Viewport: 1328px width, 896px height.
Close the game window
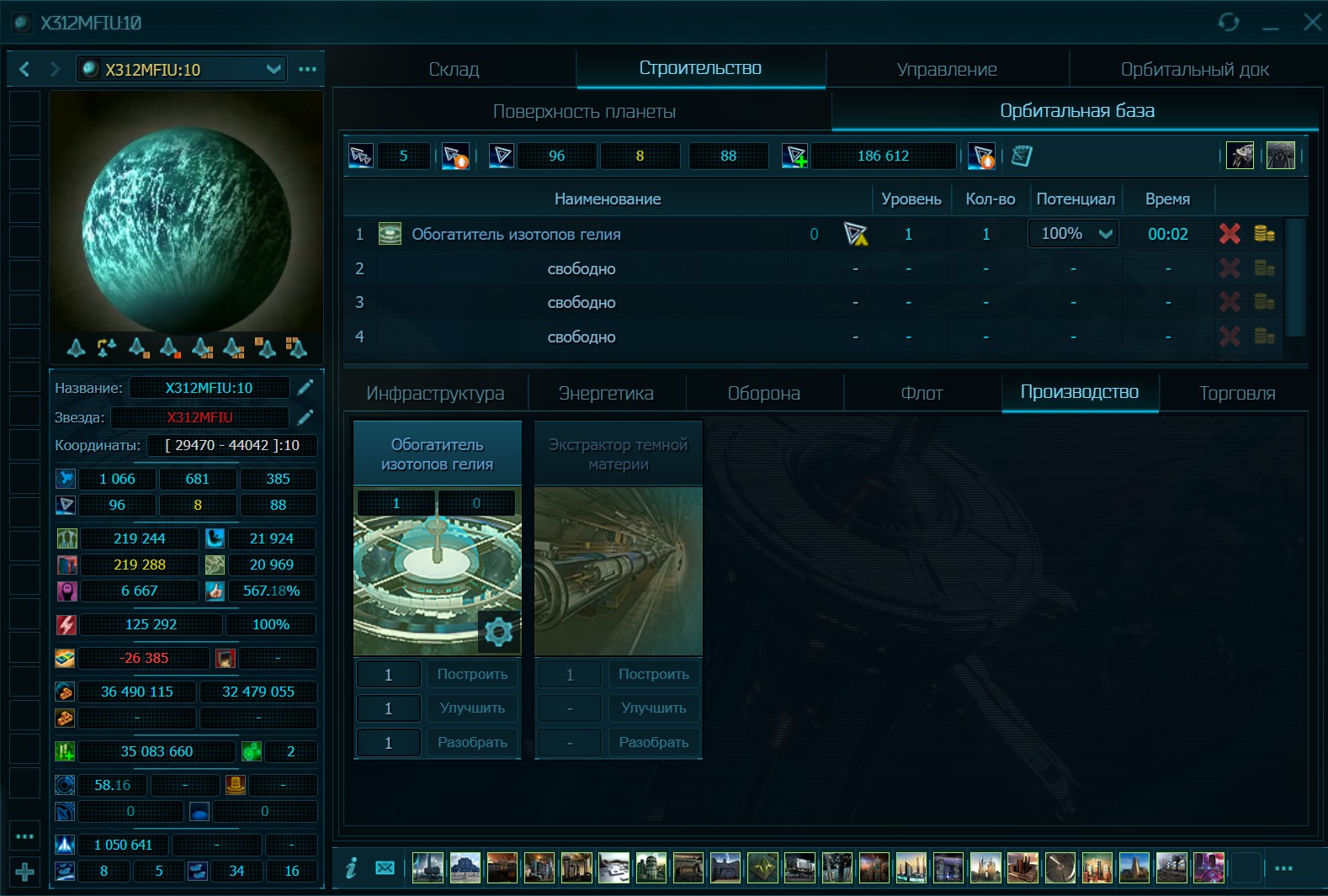(x=1311, y=22)
